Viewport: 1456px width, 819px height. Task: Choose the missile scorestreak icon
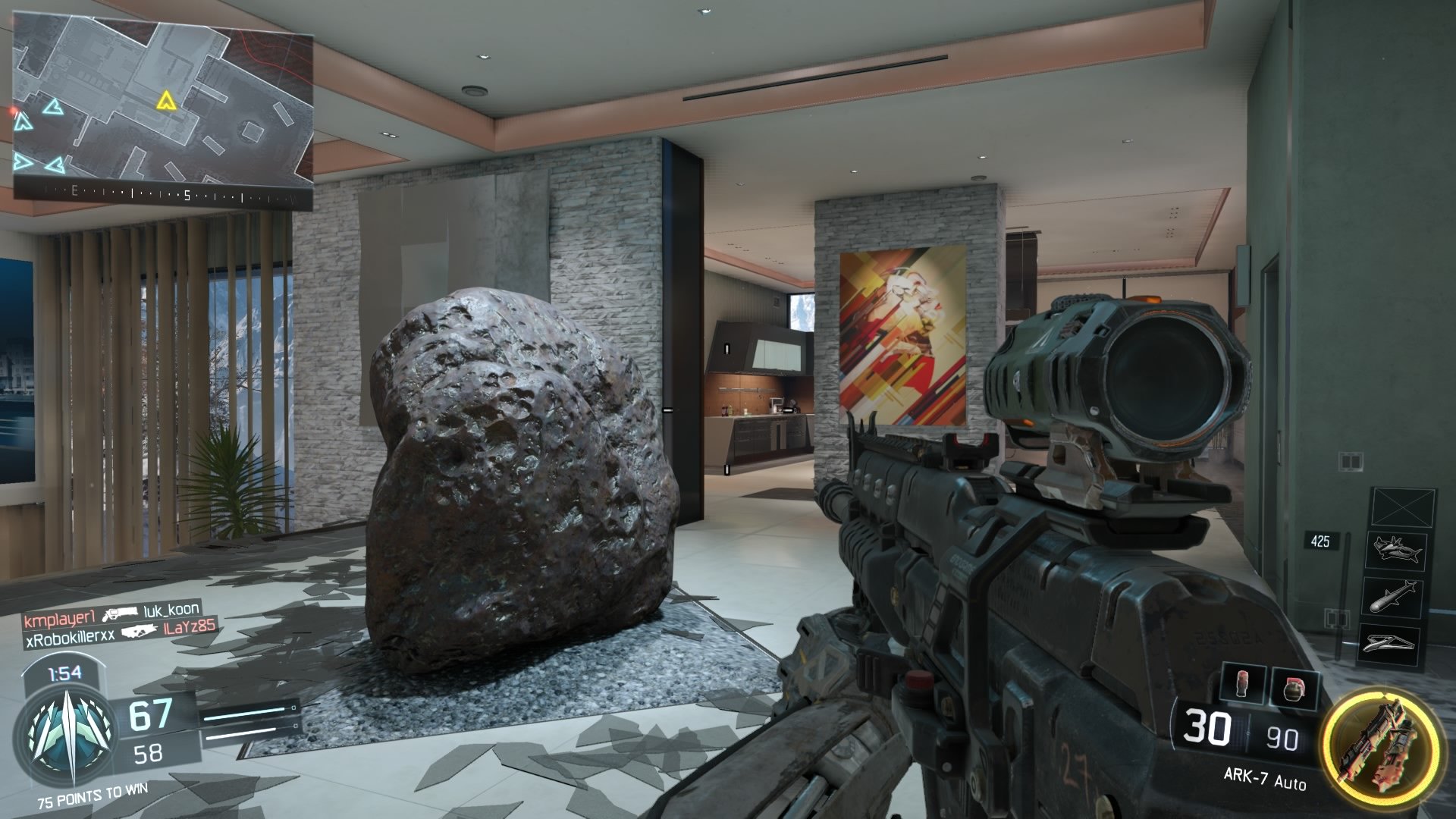point(1397,597)
